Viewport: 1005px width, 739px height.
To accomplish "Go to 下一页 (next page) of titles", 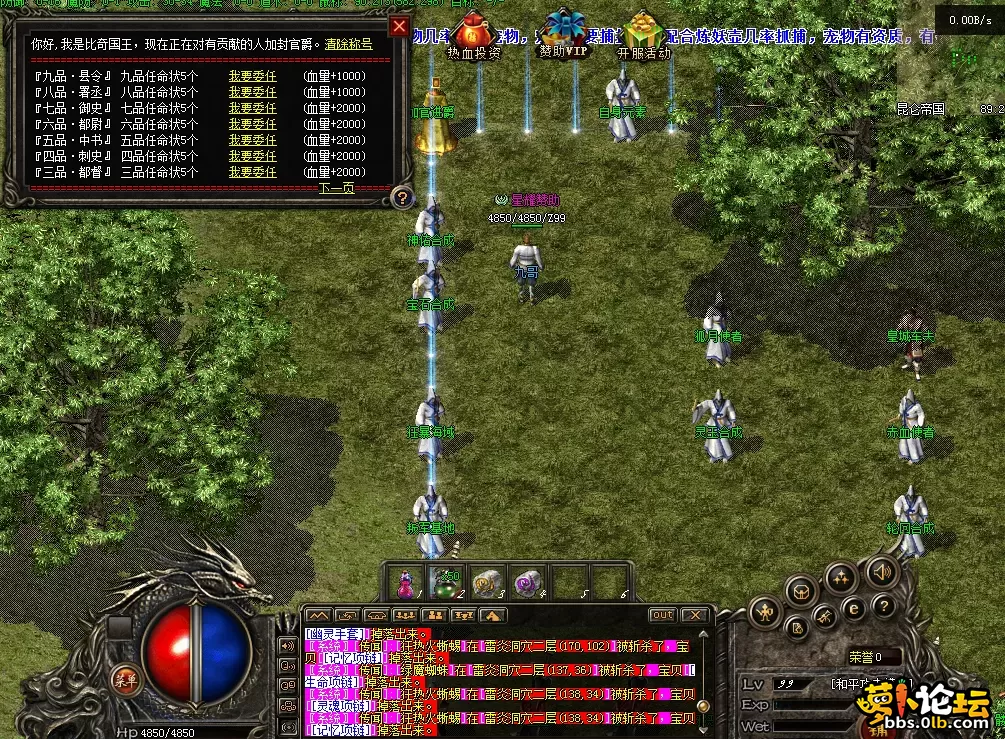I will 336,188.
